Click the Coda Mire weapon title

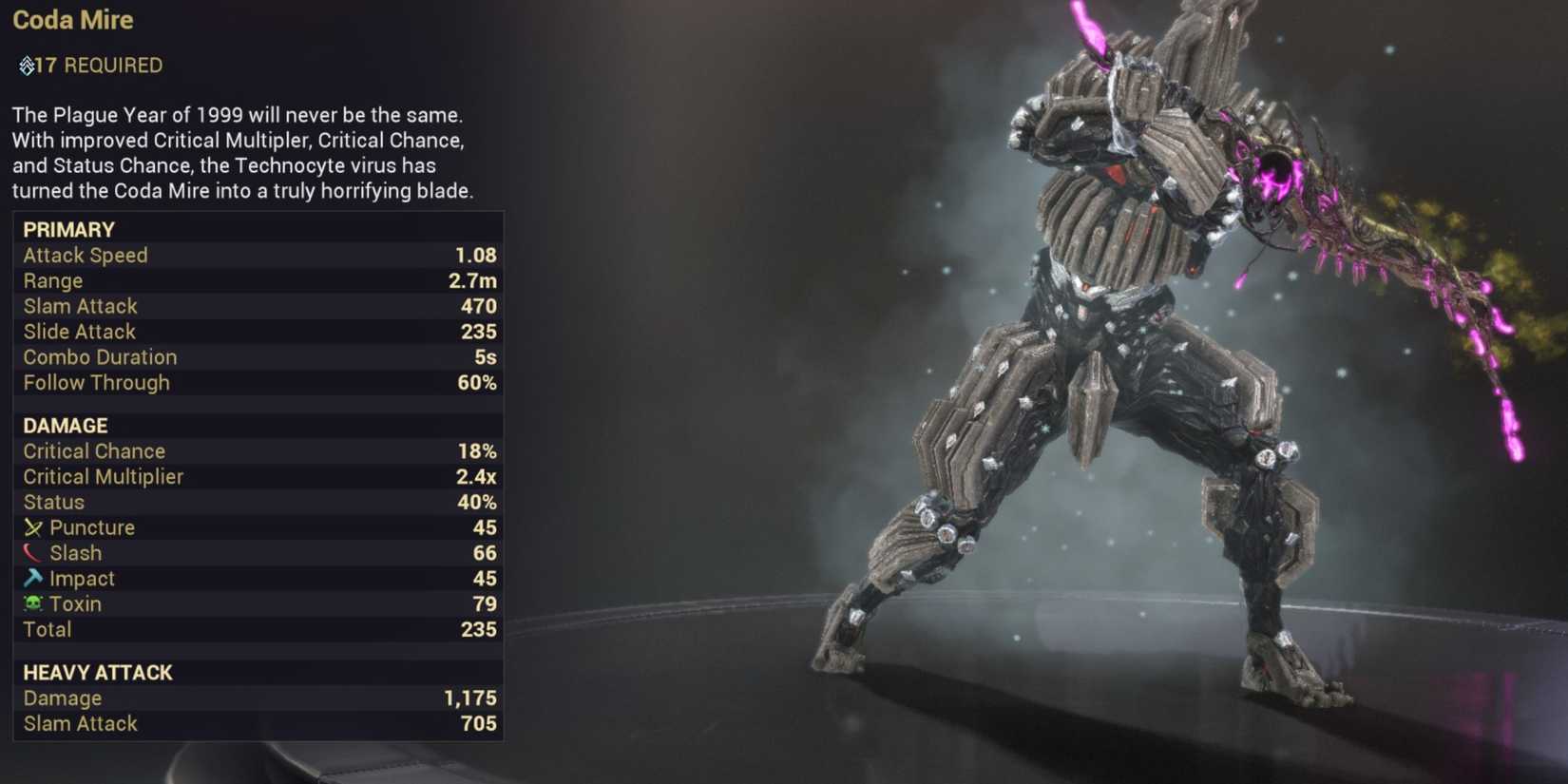(x=73, y=20)
